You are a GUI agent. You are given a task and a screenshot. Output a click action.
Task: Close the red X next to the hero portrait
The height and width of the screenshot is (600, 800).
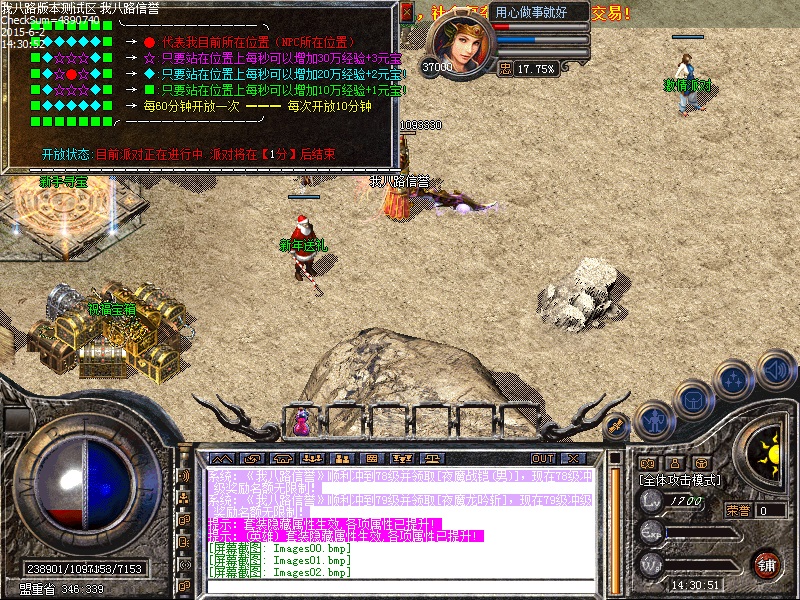click(407, 12)
